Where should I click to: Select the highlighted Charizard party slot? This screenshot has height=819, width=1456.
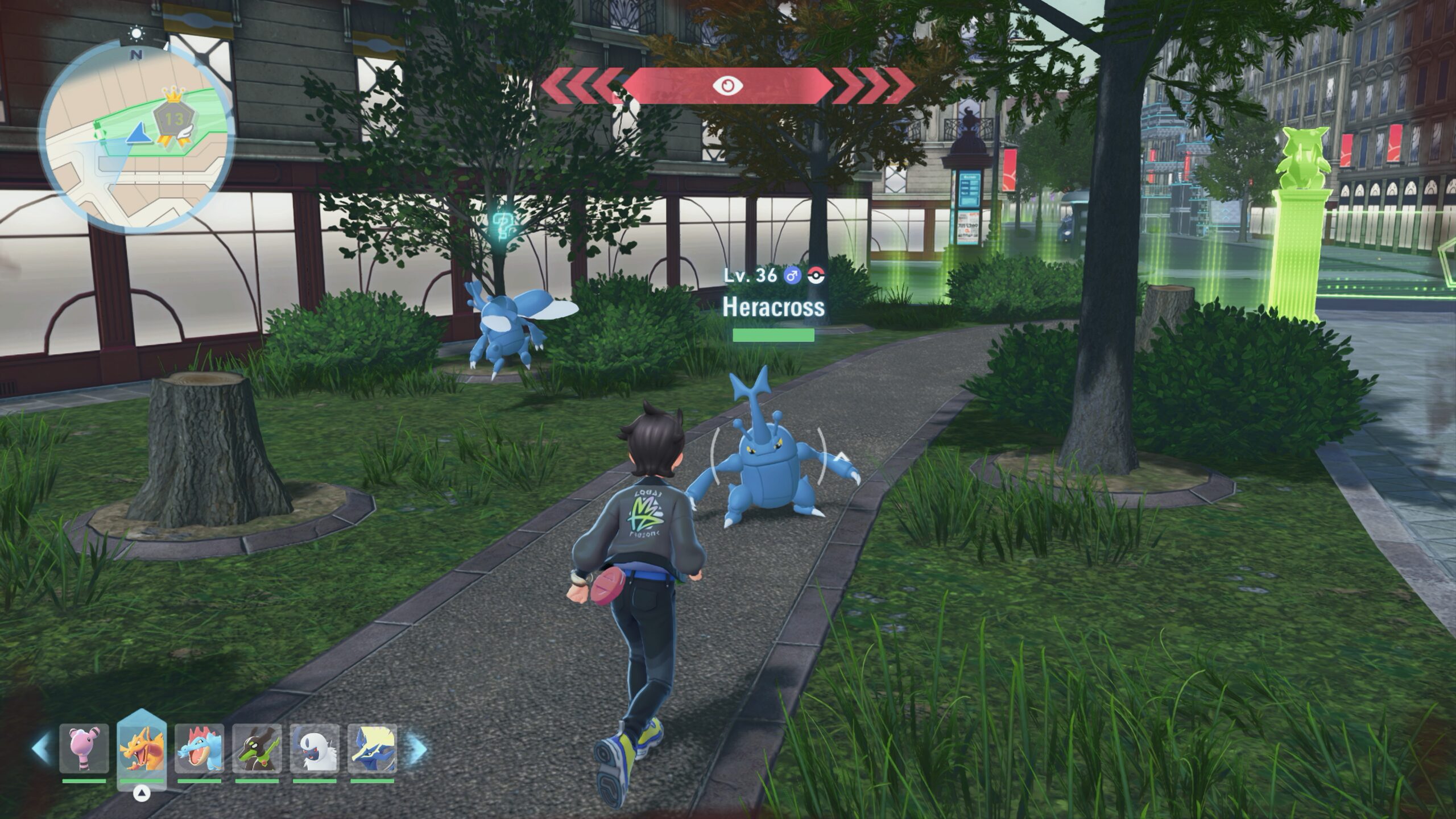[x=142, y=748]
